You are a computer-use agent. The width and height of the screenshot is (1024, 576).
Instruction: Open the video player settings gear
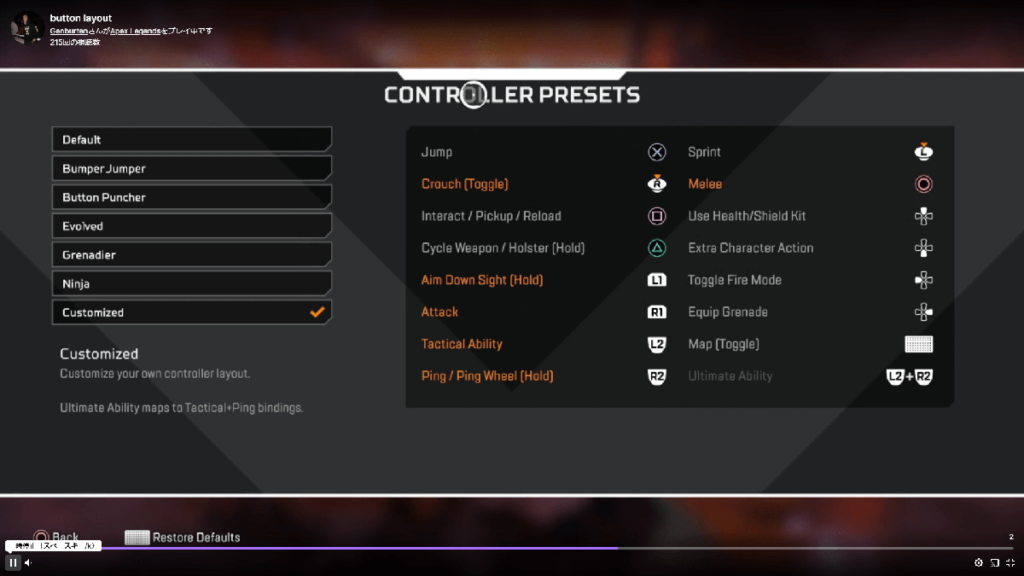click(979, 563)
